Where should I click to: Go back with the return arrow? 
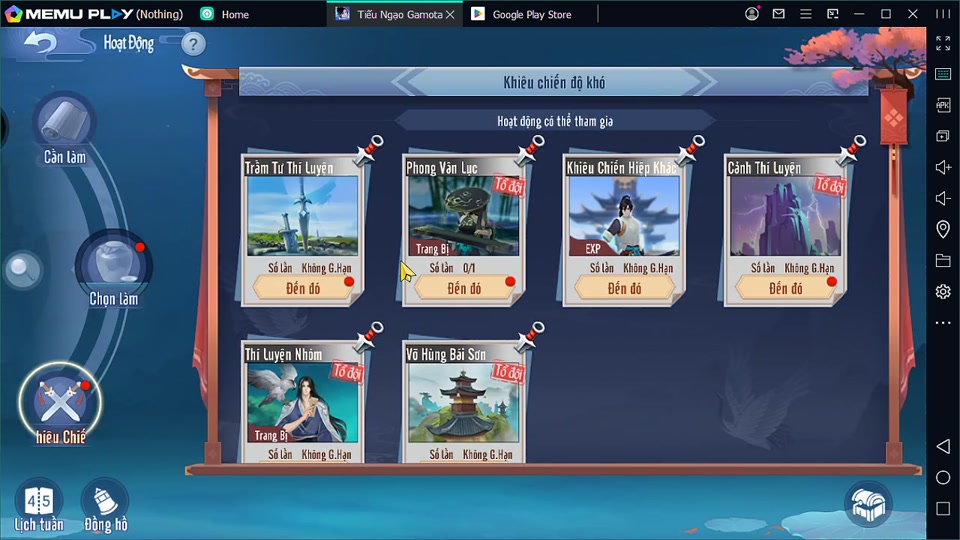point(40,44)
